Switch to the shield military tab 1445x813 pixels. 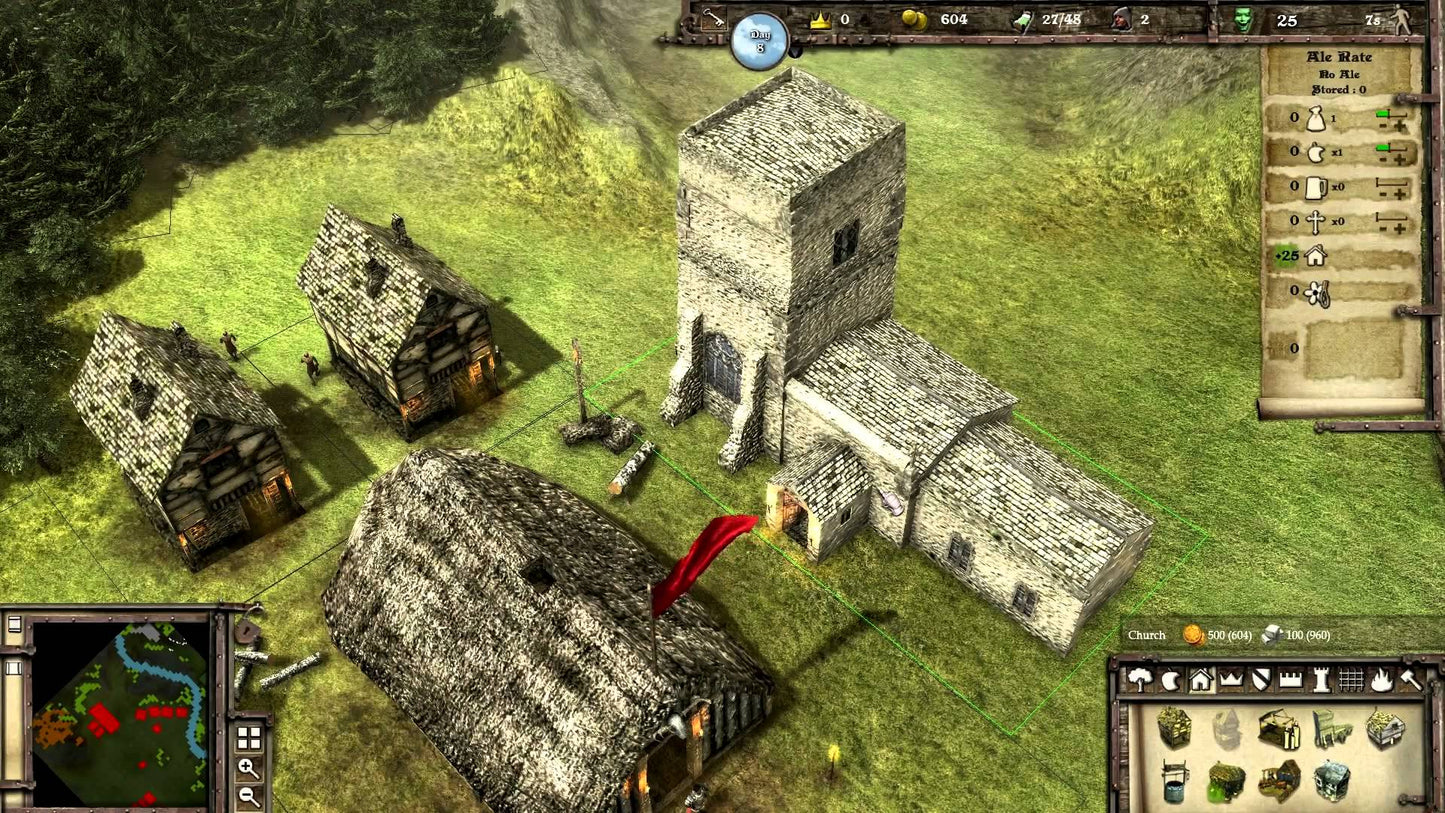coord(1261,680)
